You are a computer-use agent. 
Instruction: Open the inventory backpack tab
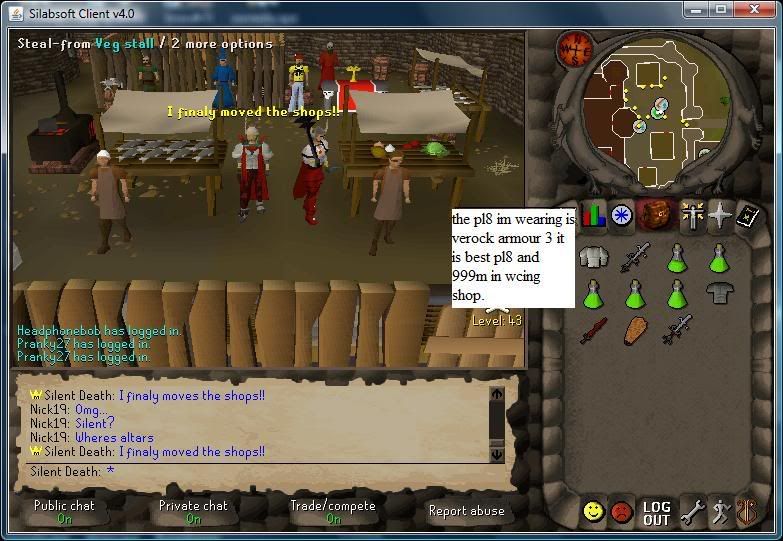click(x=657, y=215)
